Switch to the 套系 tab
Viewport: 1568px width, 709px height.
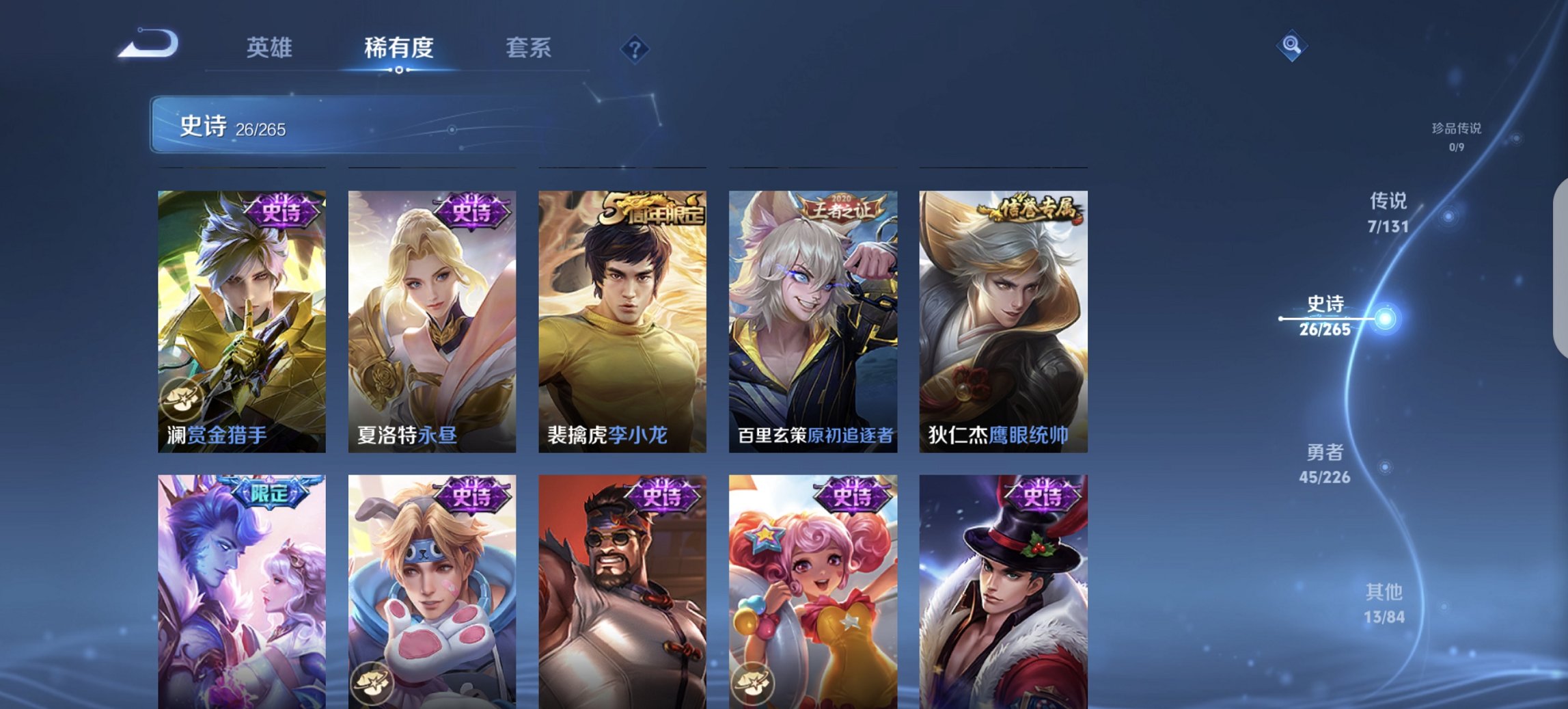(529, 48)
